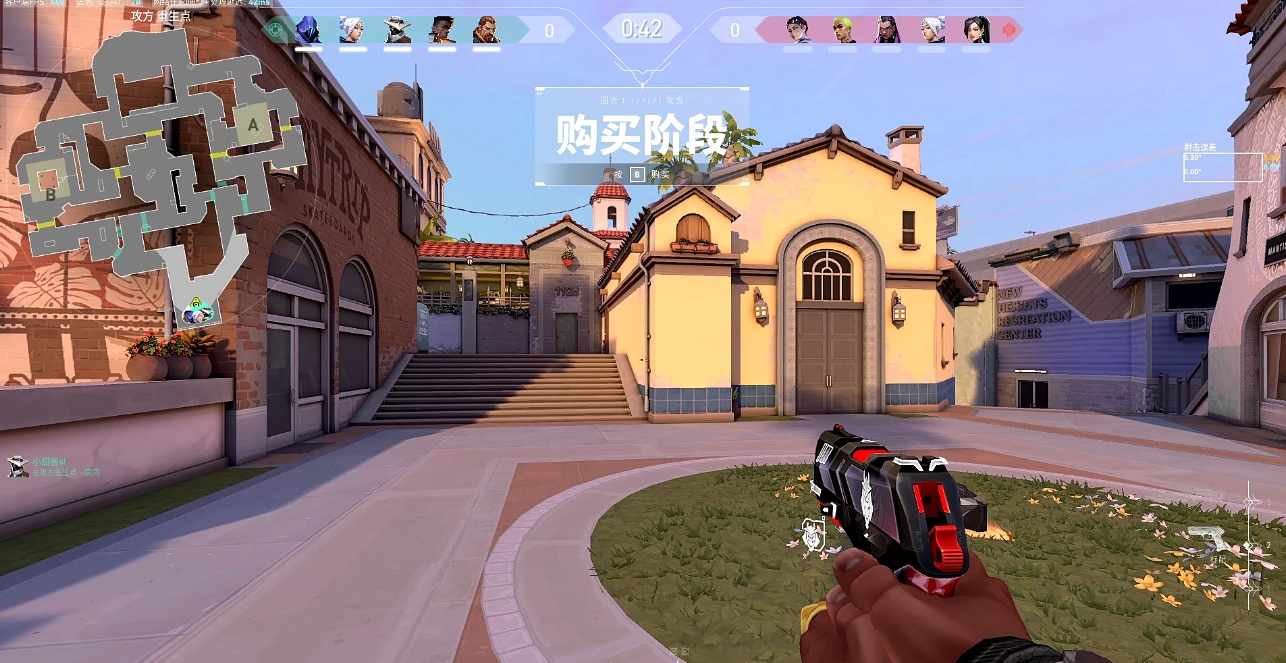Select Omen's portrait on the teal team
Screen dimensions: 1286x663
coord(307,30)
